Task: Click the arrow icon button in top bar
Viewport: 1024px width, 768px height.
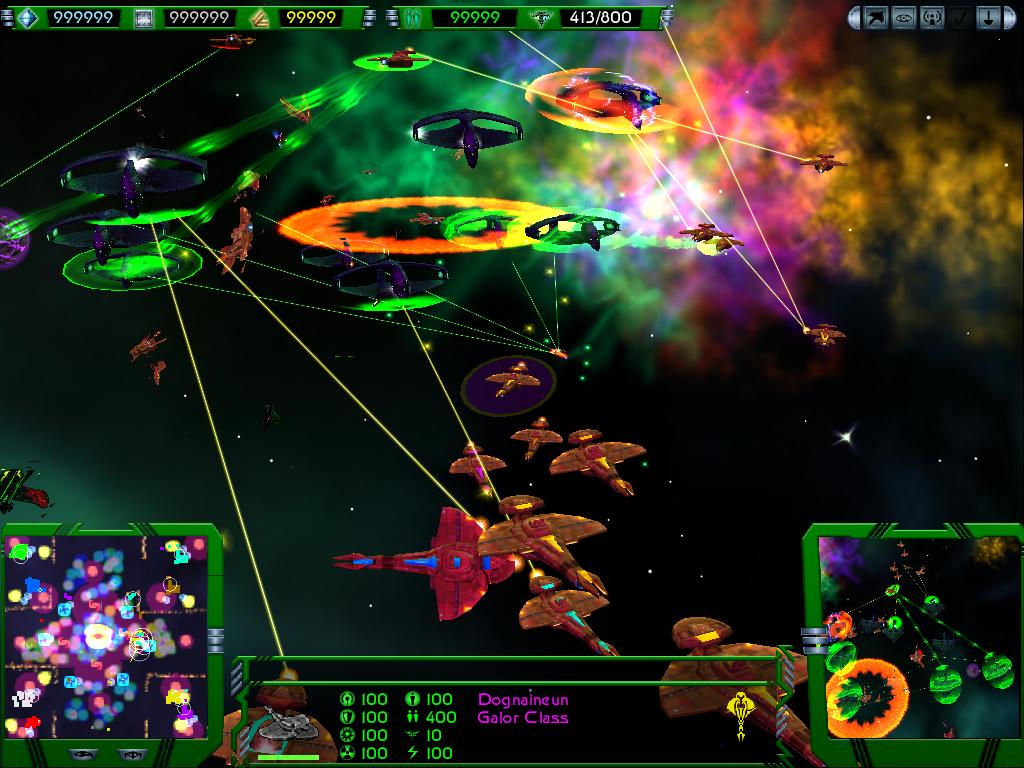Action: (876, 17)
